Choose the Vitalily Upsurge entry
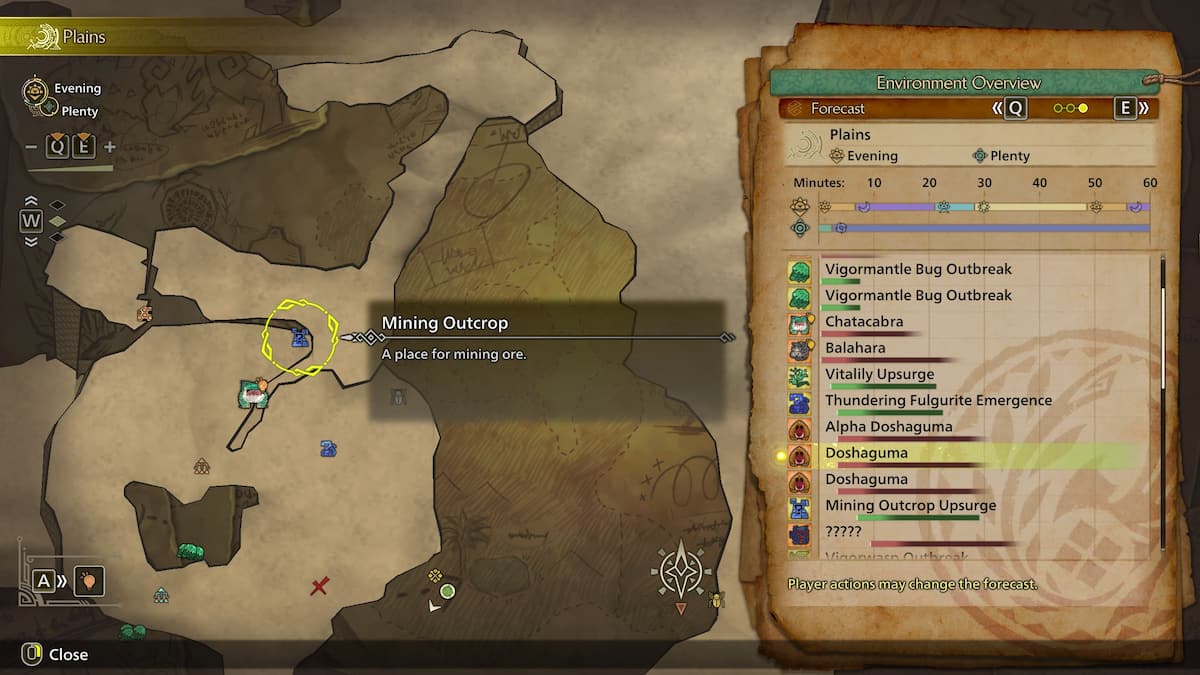Image resolution: width=1200 pixels, height=675 pixels. [x=879, y=374]
